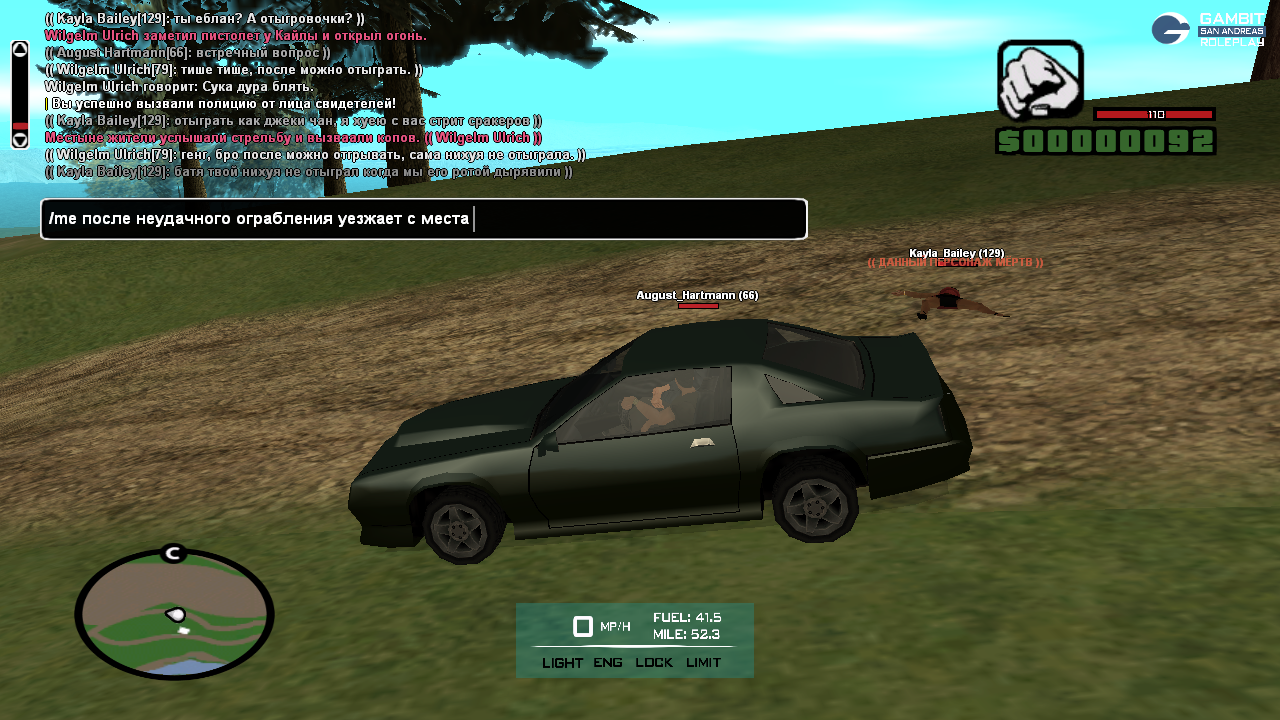Viewport: 1280px width, 720px height.
Task: Toggle the LIMIT speed limiter indicator
Action: click(x=703, y=663)
